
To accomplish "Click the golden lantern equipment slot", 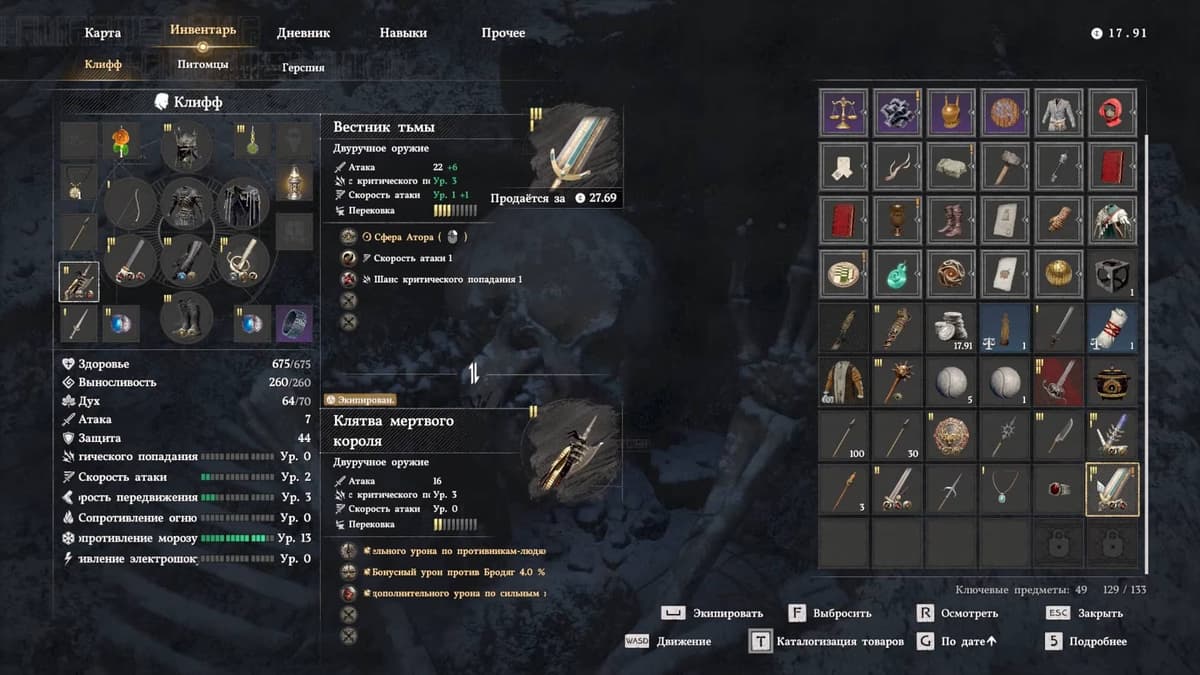I will coord(294,181).
